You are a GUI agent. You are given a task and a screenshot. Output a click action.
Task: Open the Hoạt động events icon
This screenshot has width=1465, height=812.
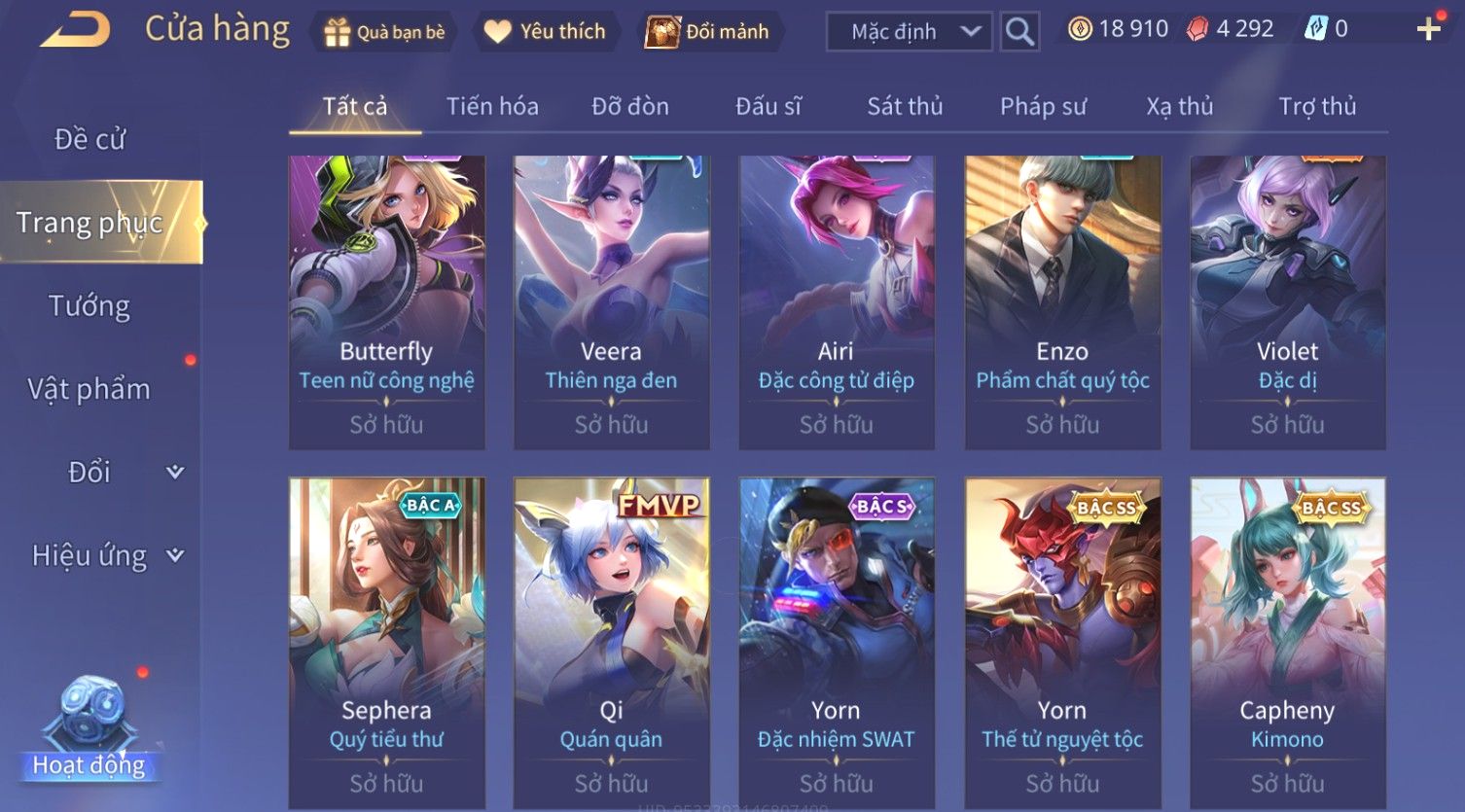coord(89,729)
